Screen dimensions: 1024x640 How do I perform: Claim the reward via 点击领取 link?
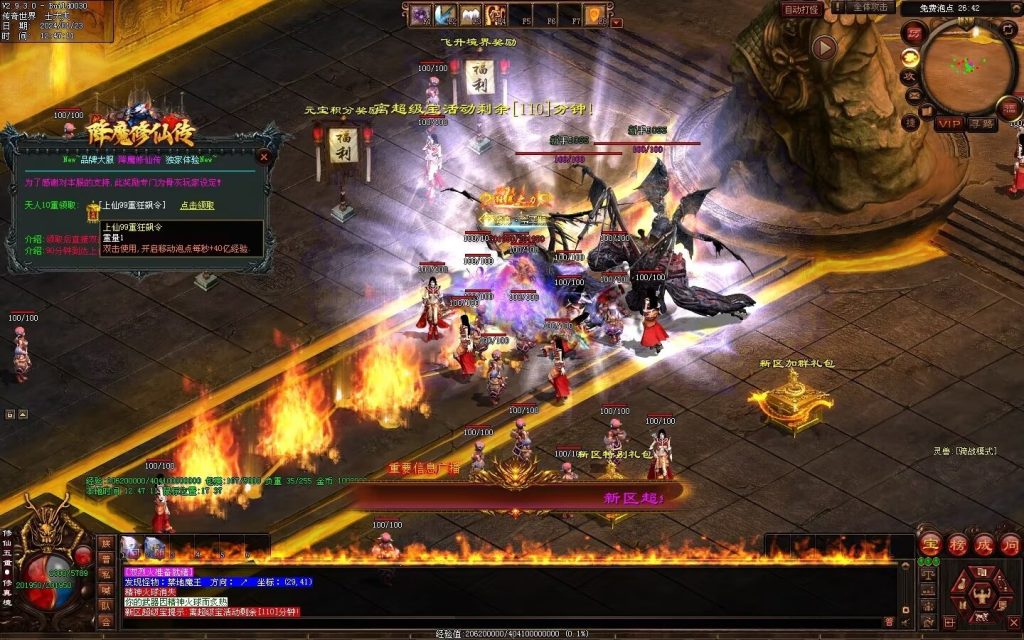pyautogui.click(x=197, y=205)
